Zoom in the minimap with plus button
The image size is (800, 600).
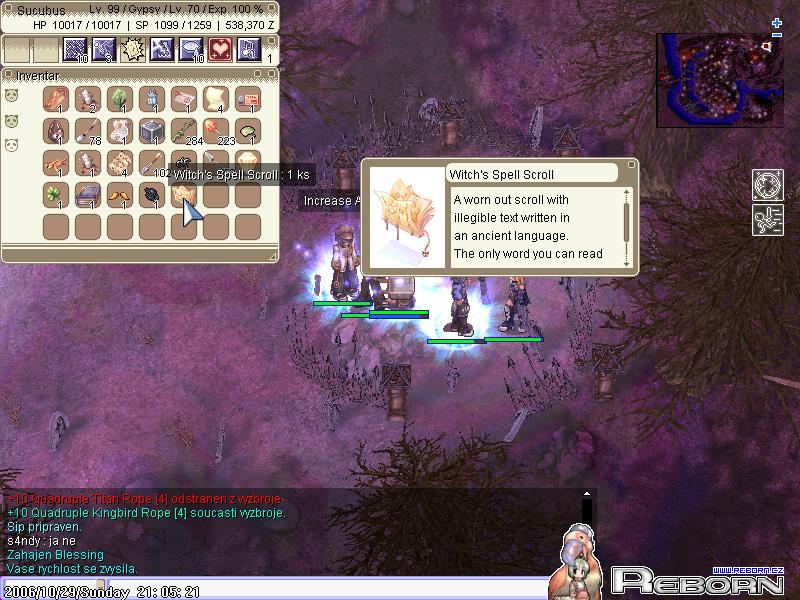point(777,22)
